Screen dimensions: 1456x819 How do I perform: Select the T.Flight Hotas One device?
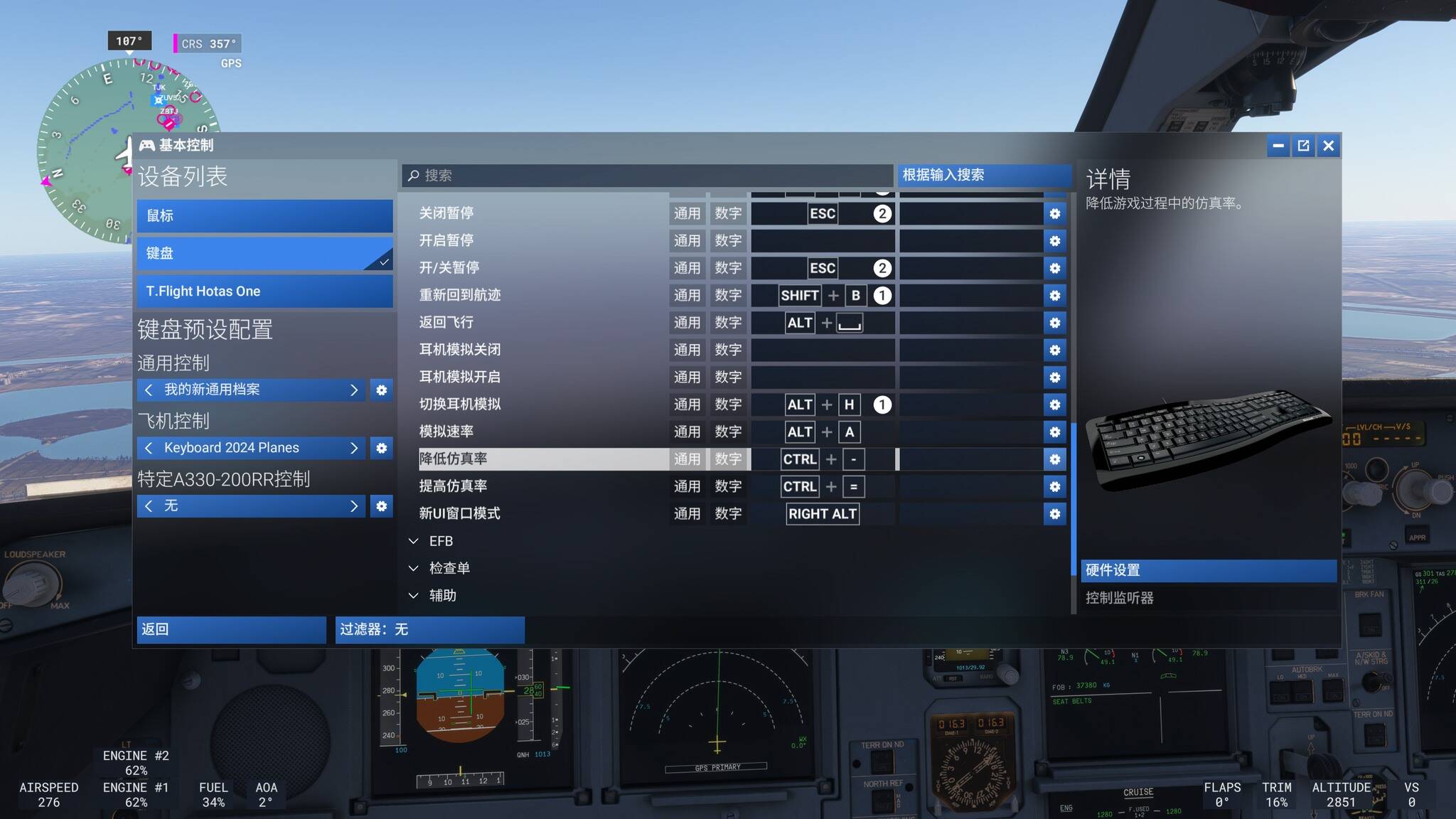pos(264,291)
